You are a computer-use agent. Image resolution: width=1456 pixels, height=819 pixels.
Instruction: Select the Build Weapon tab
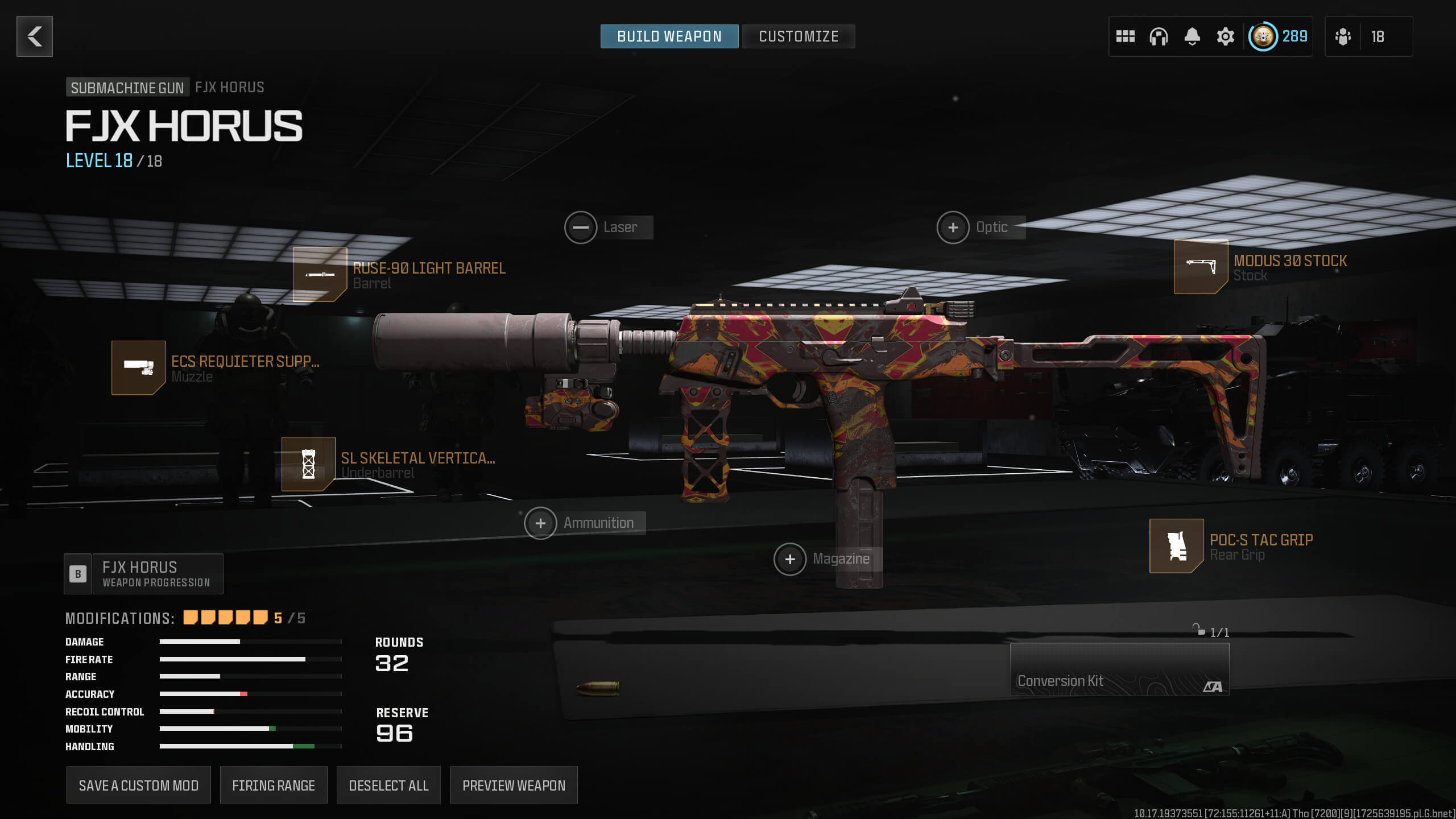point(669,36)
